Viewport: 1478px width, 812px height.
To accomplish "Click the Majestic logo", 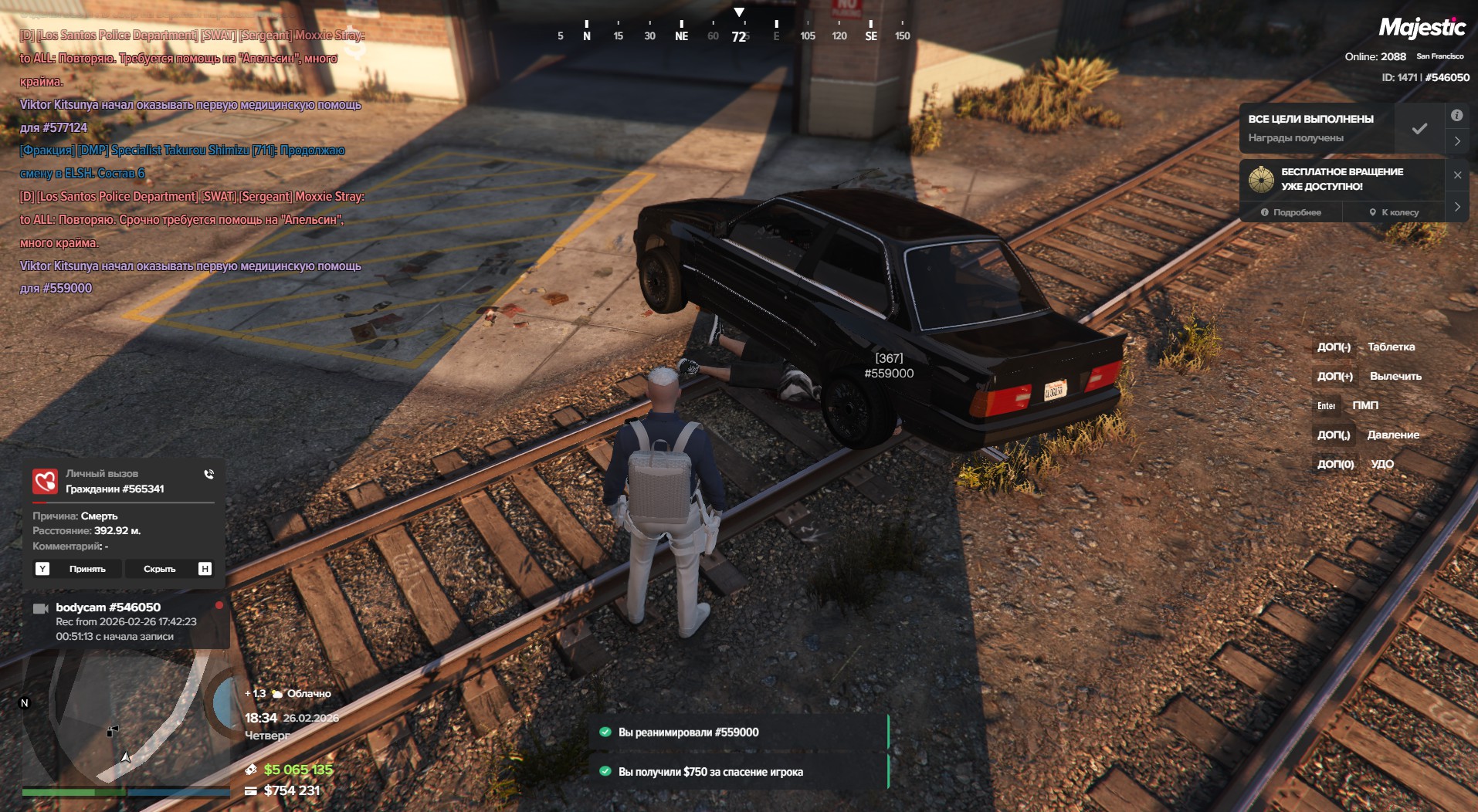I will coord(1422,29).
